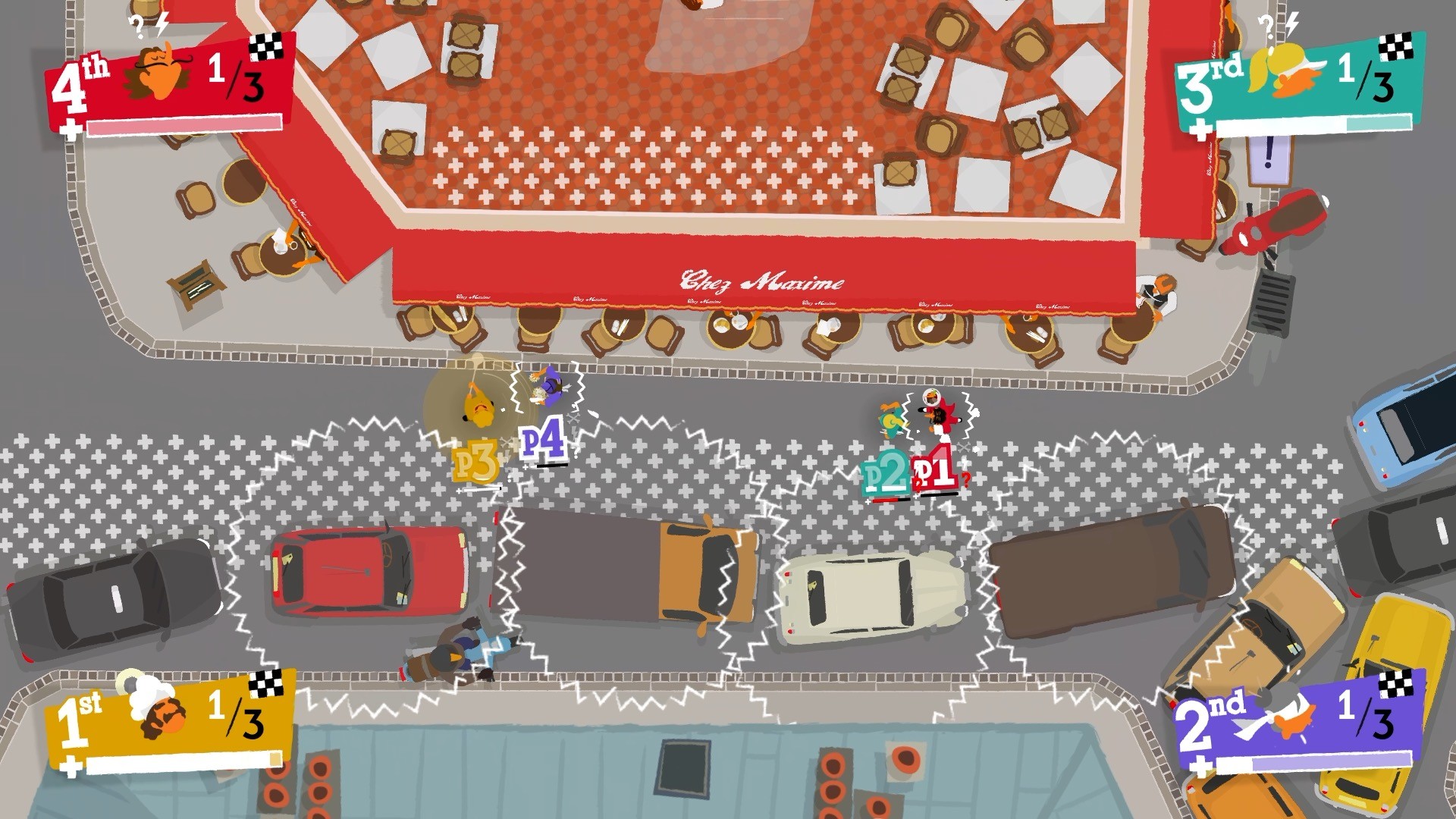Viewport: 1456px width, 819px height.
Task: Click the P3 position marker
Action: tap(477, 459)
